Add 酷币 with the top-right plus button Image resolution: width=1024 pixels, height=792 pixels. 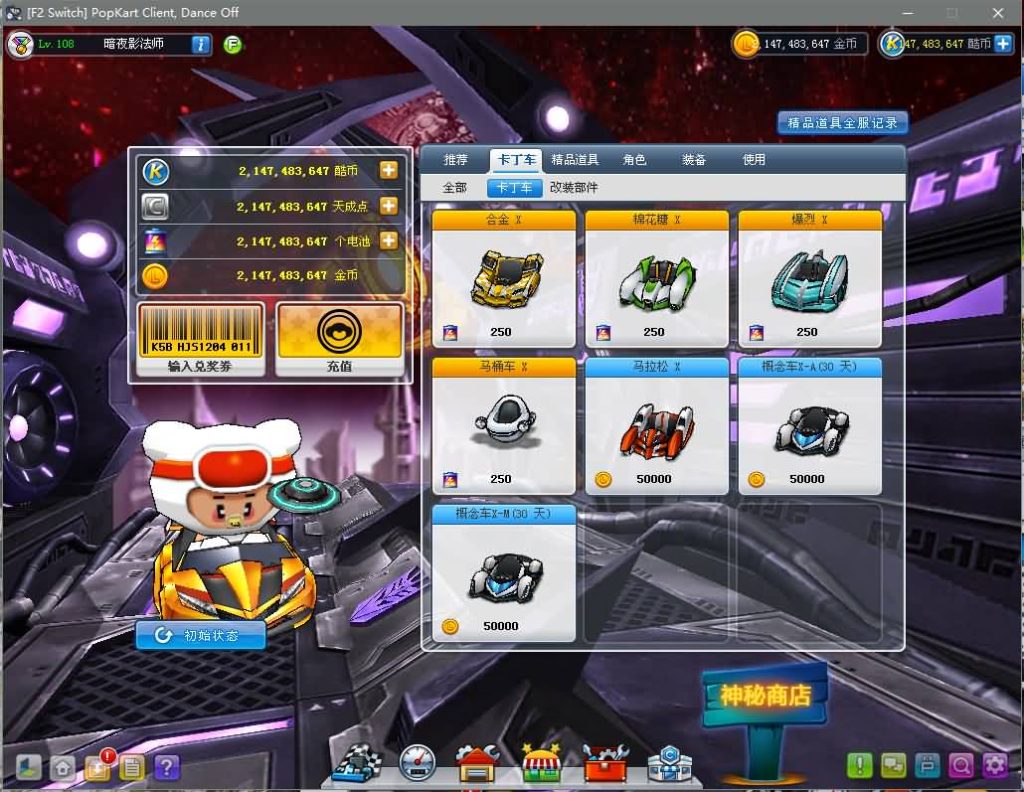point(1002,44)
